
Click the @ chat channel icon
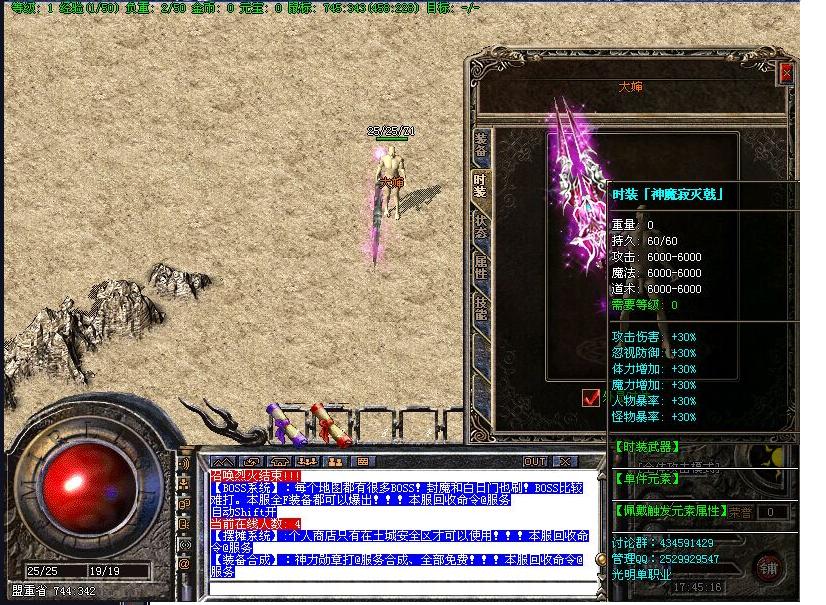pos(185,564)
